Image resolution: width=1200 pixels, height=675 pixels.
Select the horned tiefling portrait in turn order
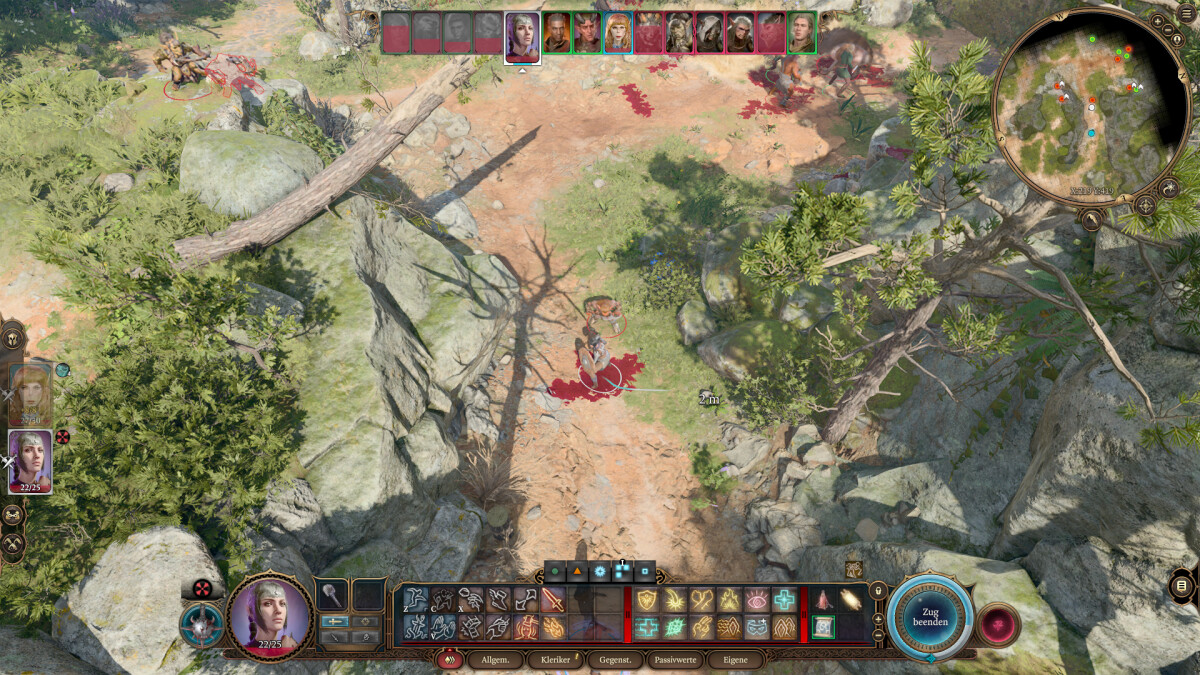pyautogui.click(x=587, y=33)
